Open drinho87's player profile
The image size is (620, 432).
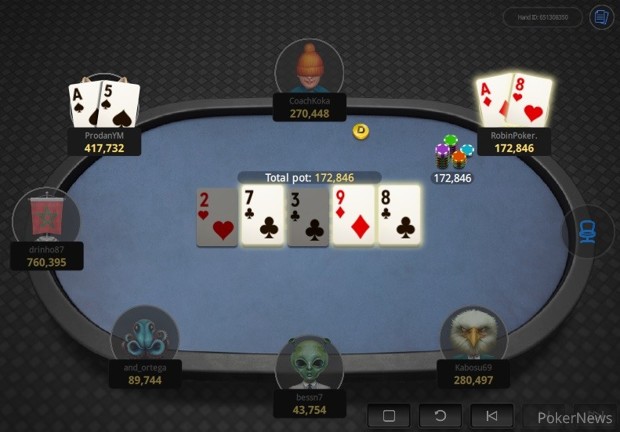pyautogui.click(x=45, y=217)
